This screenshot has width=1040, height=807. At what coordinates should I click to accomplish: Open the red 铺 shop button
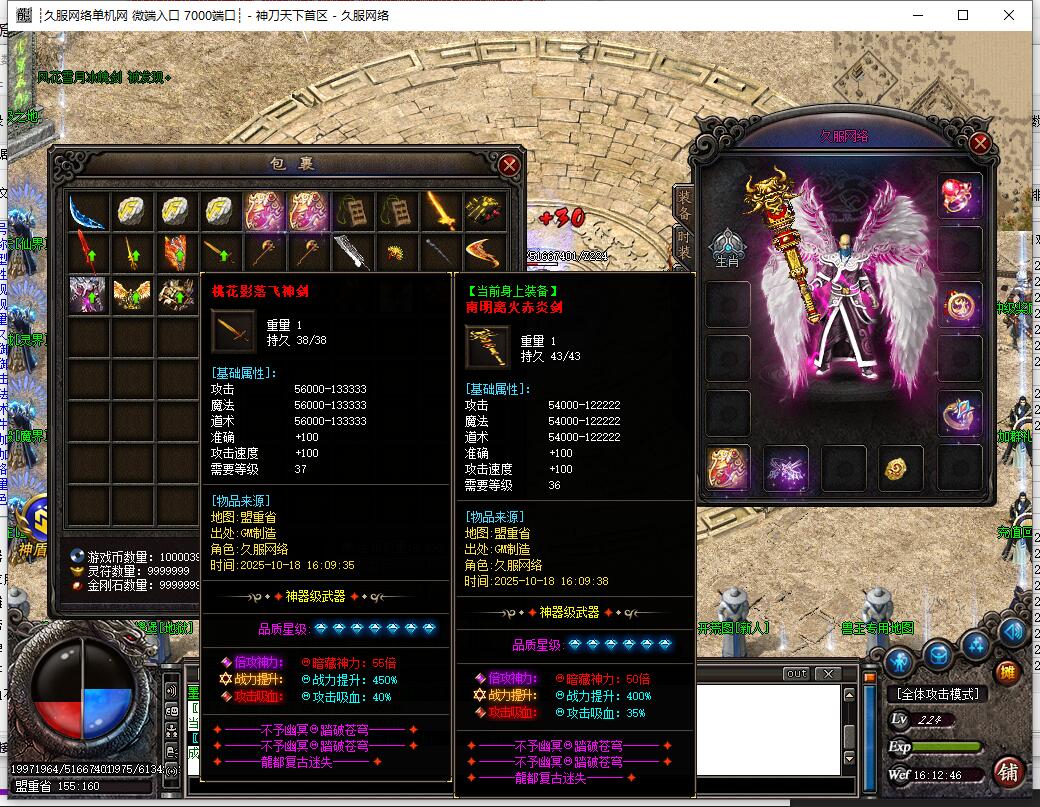coord(1008,772)
